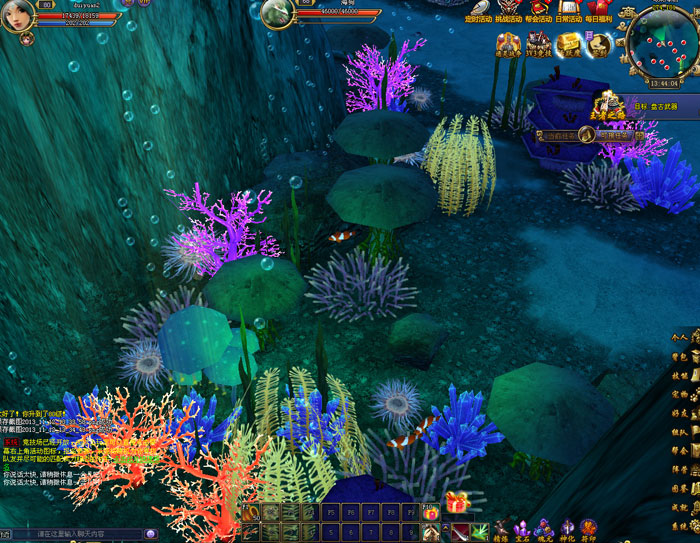Open the golden treasure chest activity icon
The height and width of the screenshot is (543, 700).
[x=569, y=44]
